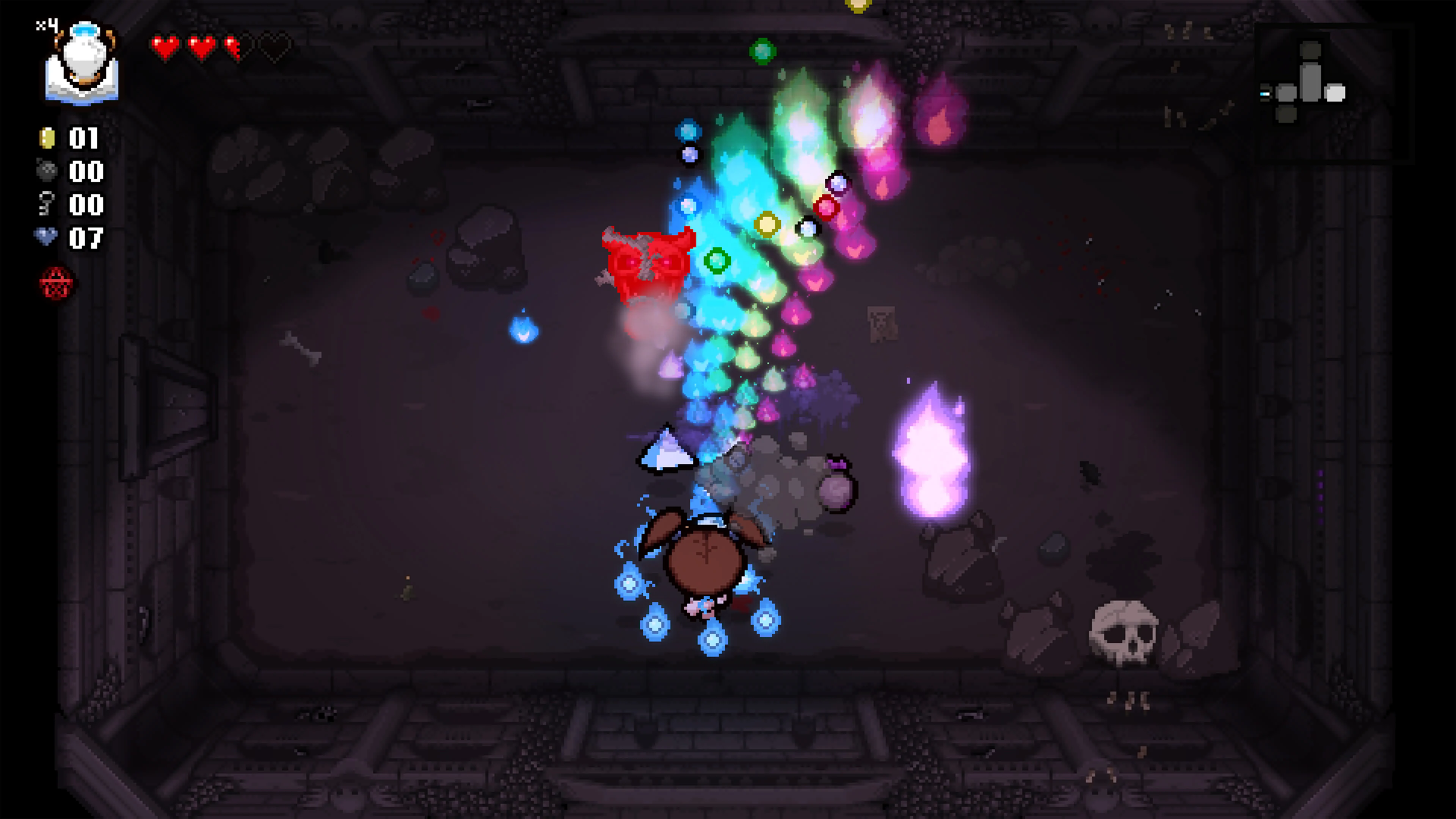This screenshot has height=819, width=1456.
Task: Select the half-filled red heart icon
Action: point(232,47)
